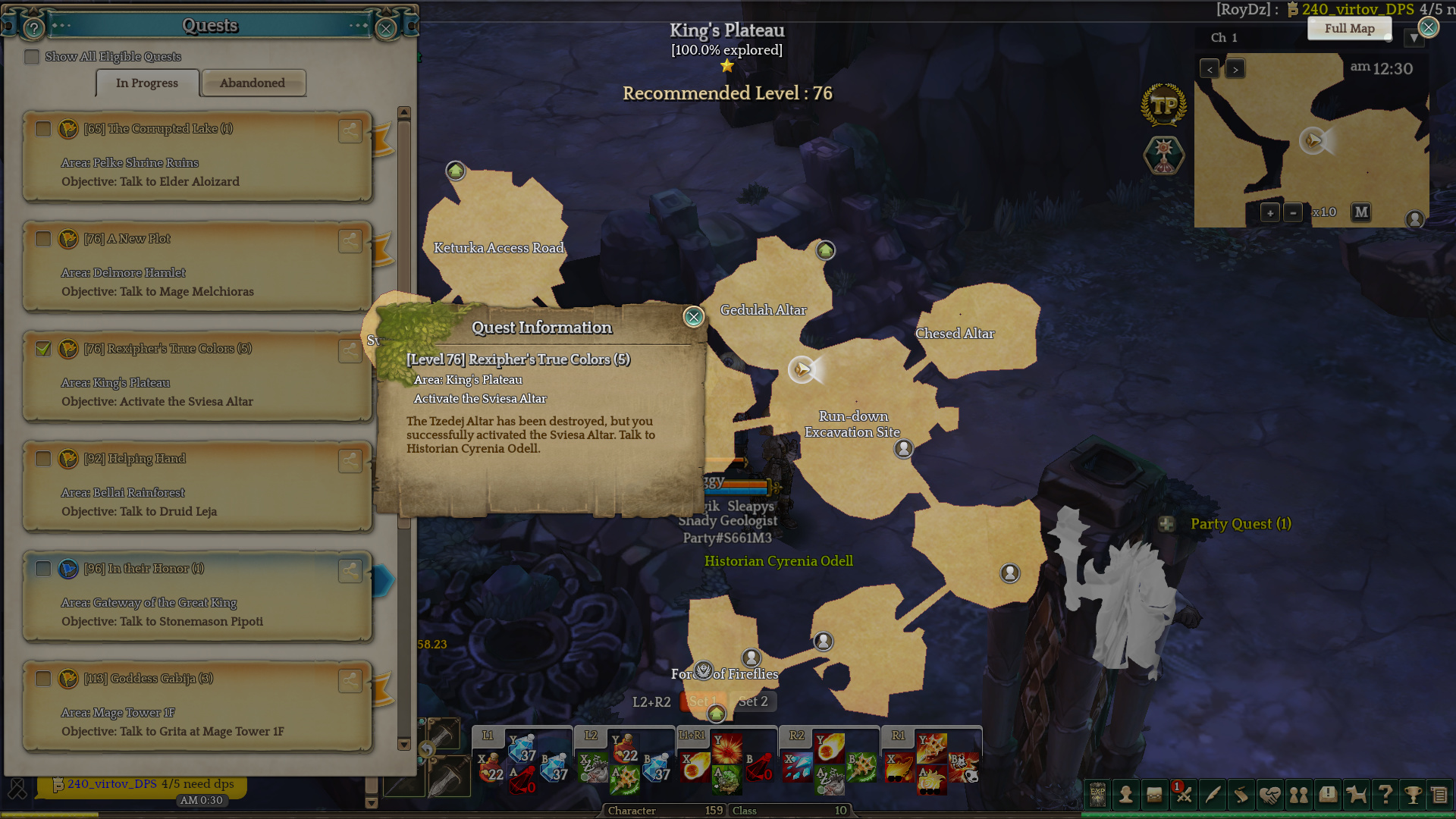The image size is (1456, 819).
Task: Switch to the In Progress tab
Action: (147, 83)
